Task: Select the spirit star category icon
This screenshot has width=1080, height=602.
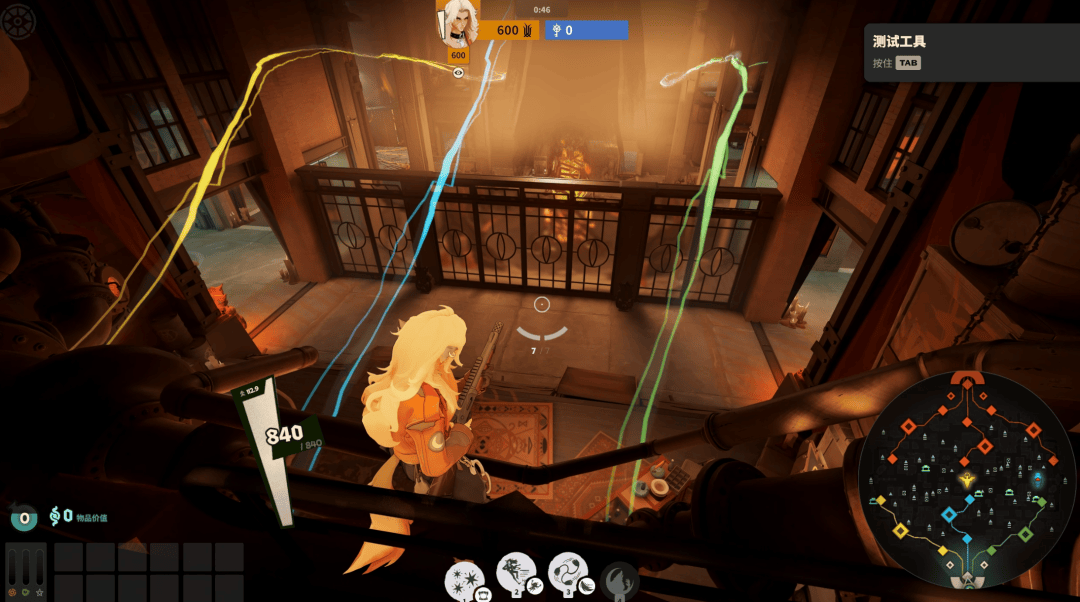Action: tap(40, 593)
